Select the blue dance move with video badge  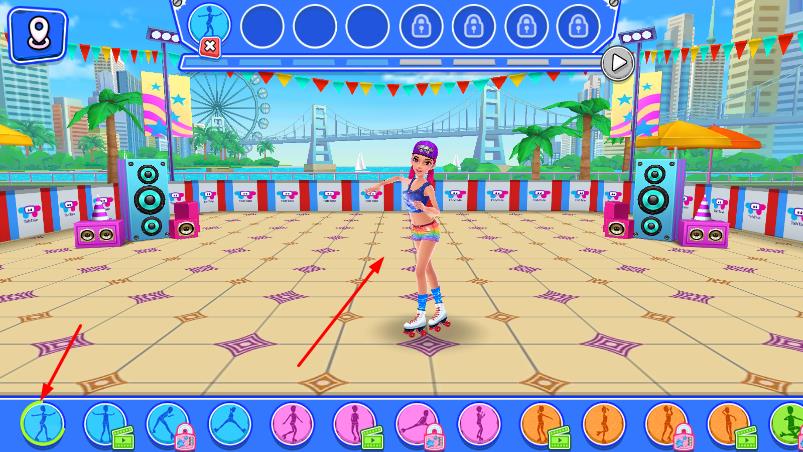click(104, 424)
